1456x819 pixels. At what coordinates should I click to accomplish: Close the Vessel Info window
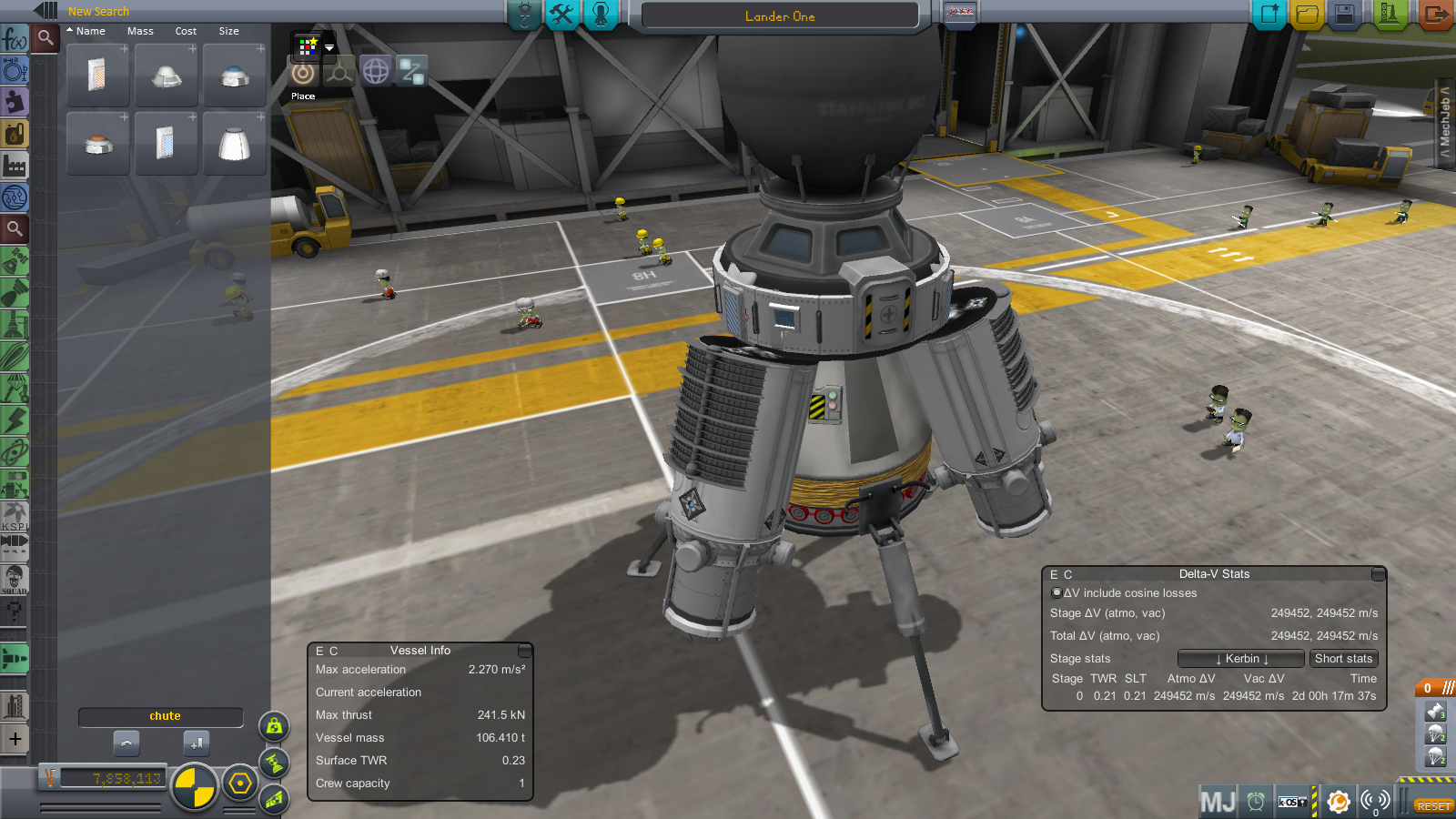pyautogui.click(x=524, y=651)
